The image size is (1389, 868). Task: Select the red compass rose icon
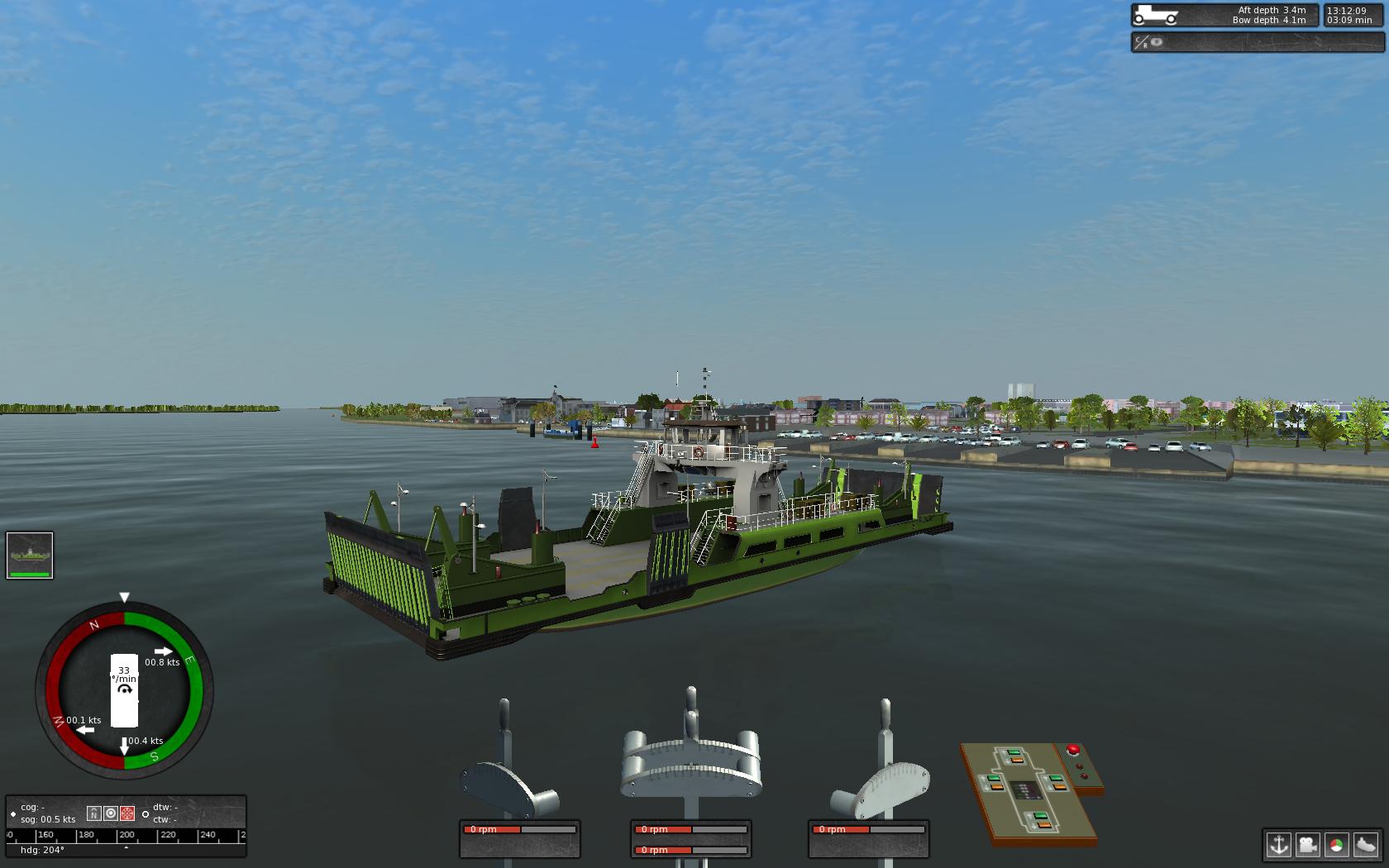pyautogui.click(x=127, y=813)
